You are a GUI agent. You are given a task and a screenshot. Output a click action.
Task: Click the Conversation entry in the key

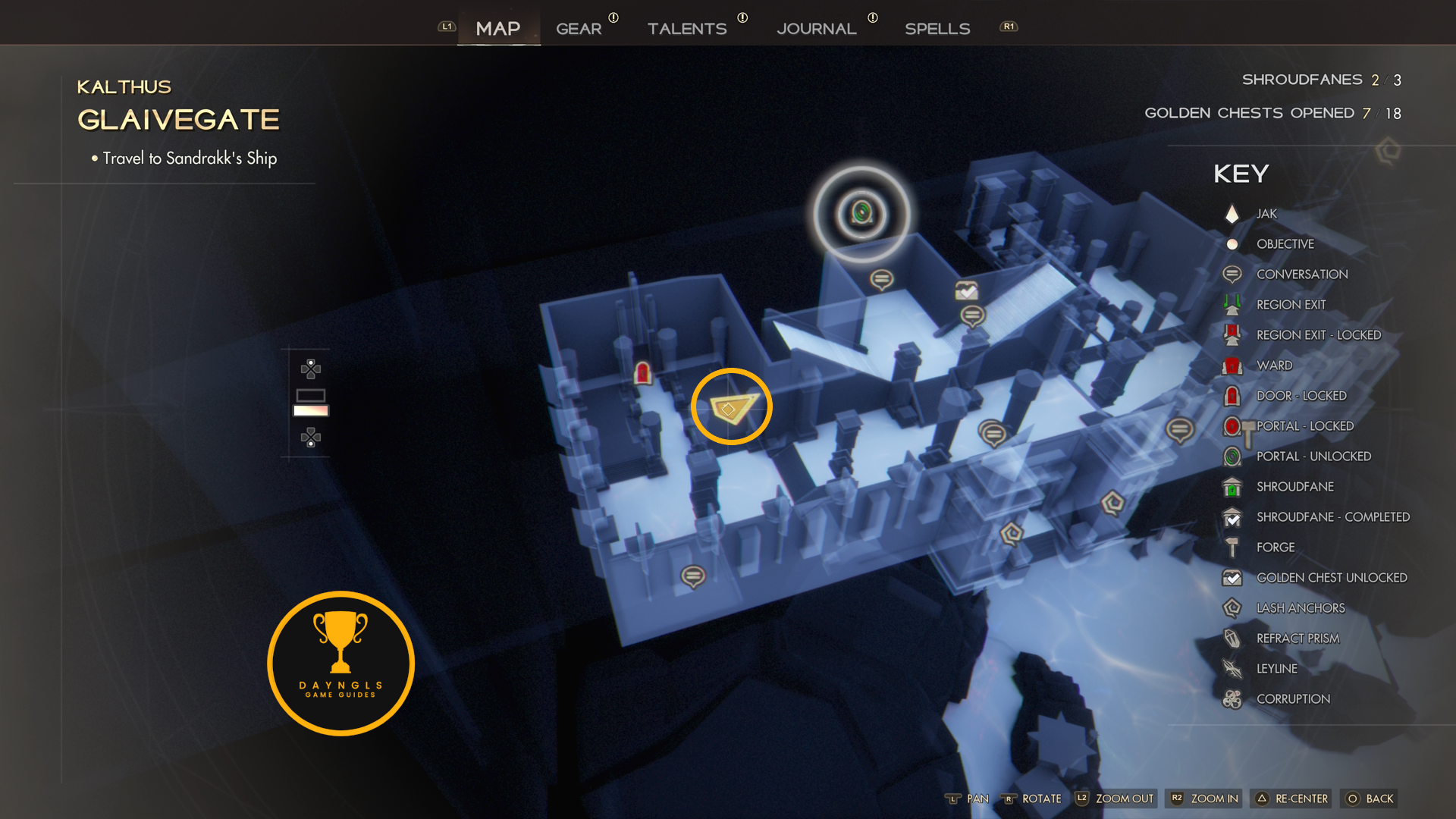coord(1301,275)
